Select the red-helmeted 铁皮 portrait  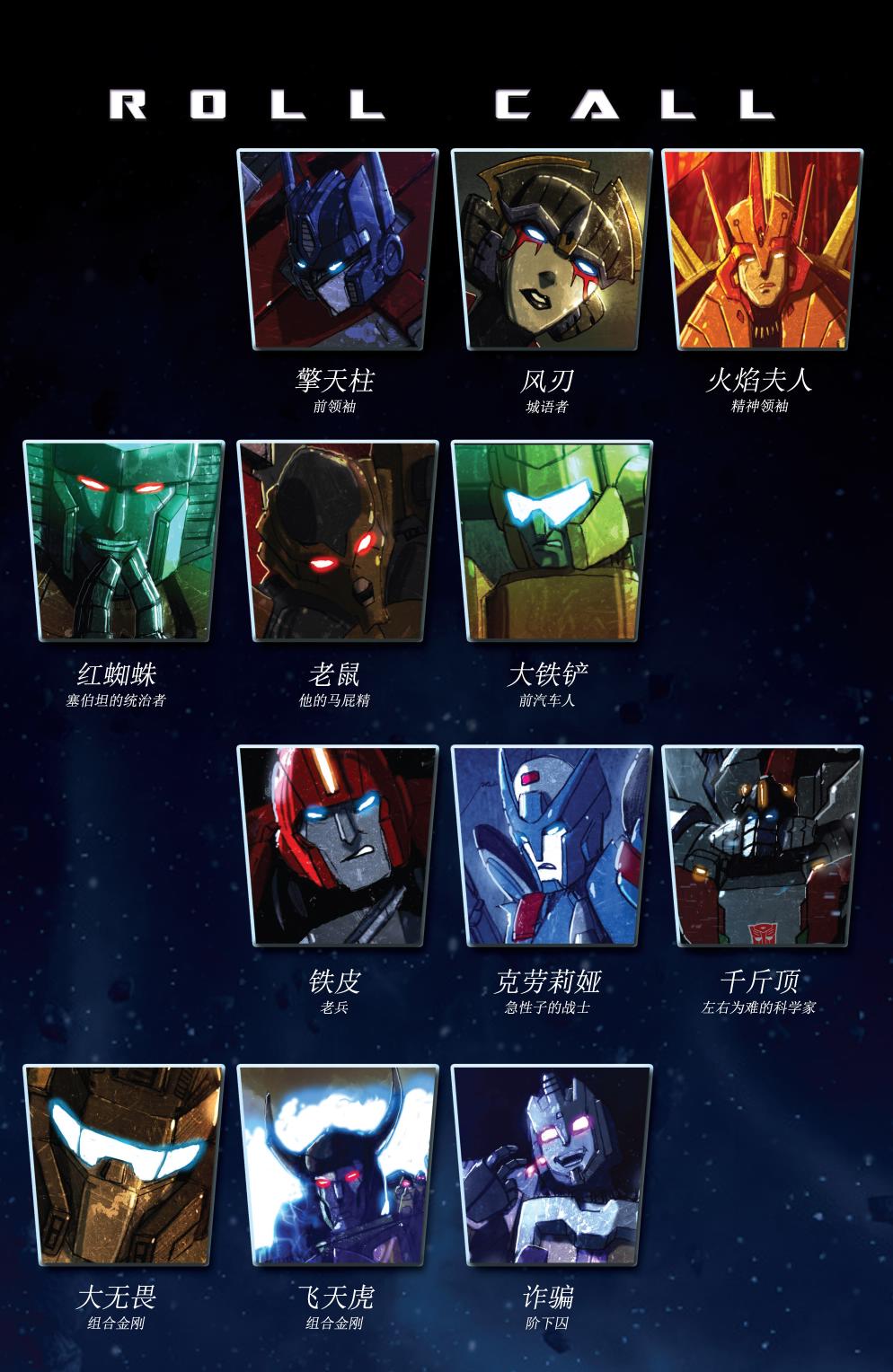[x=337, y=845]
